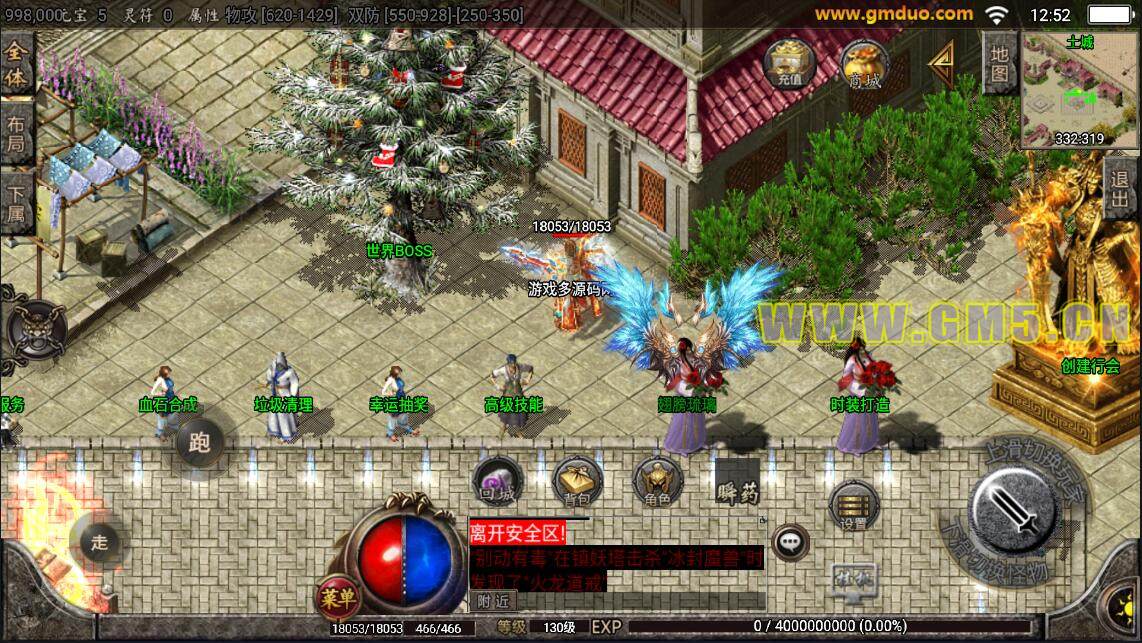Toggle the 跑 run mode button

point(200,442)
